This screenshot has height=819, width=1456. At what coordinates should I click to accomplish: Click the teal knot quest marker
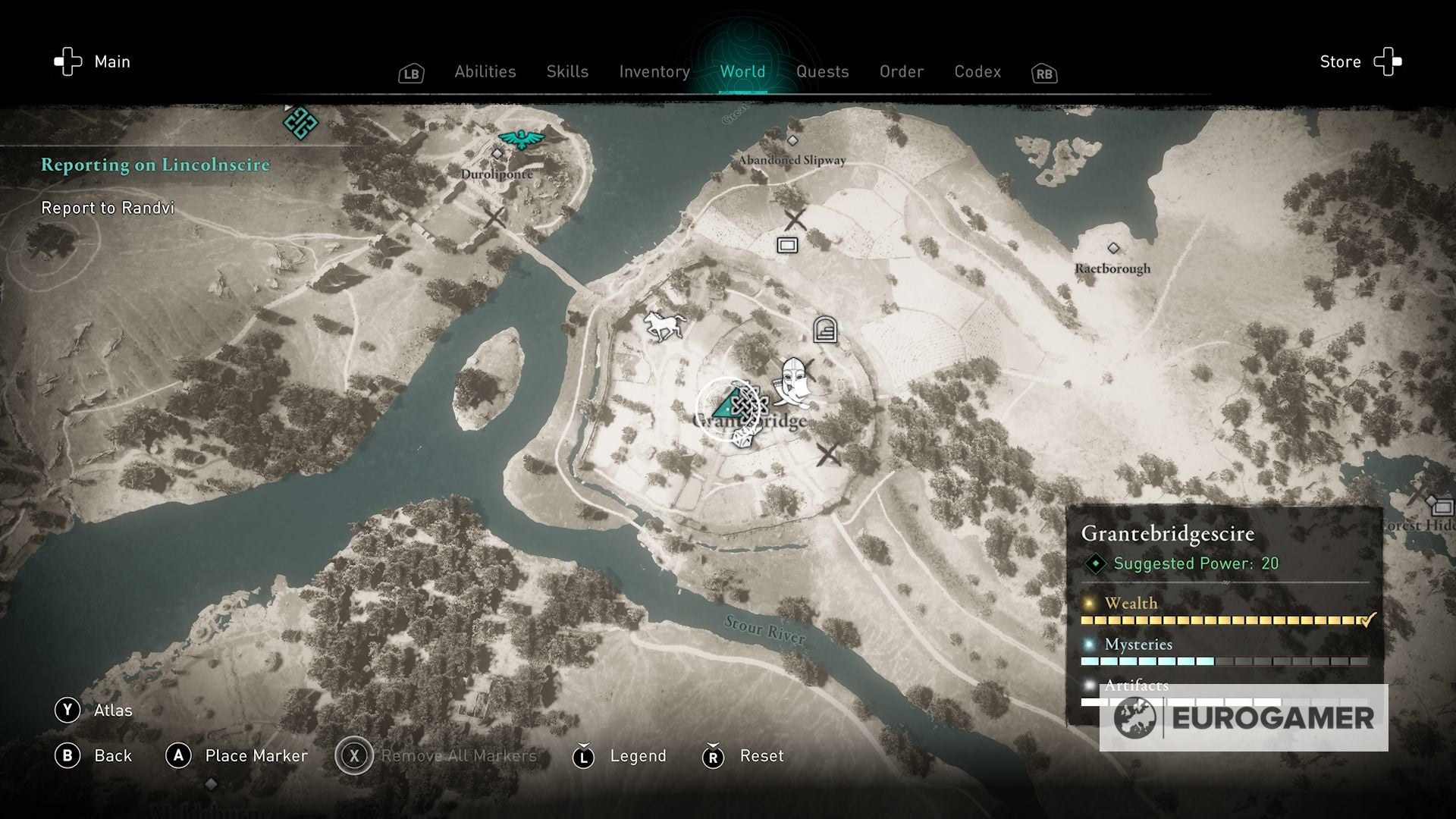click(300, 122)
